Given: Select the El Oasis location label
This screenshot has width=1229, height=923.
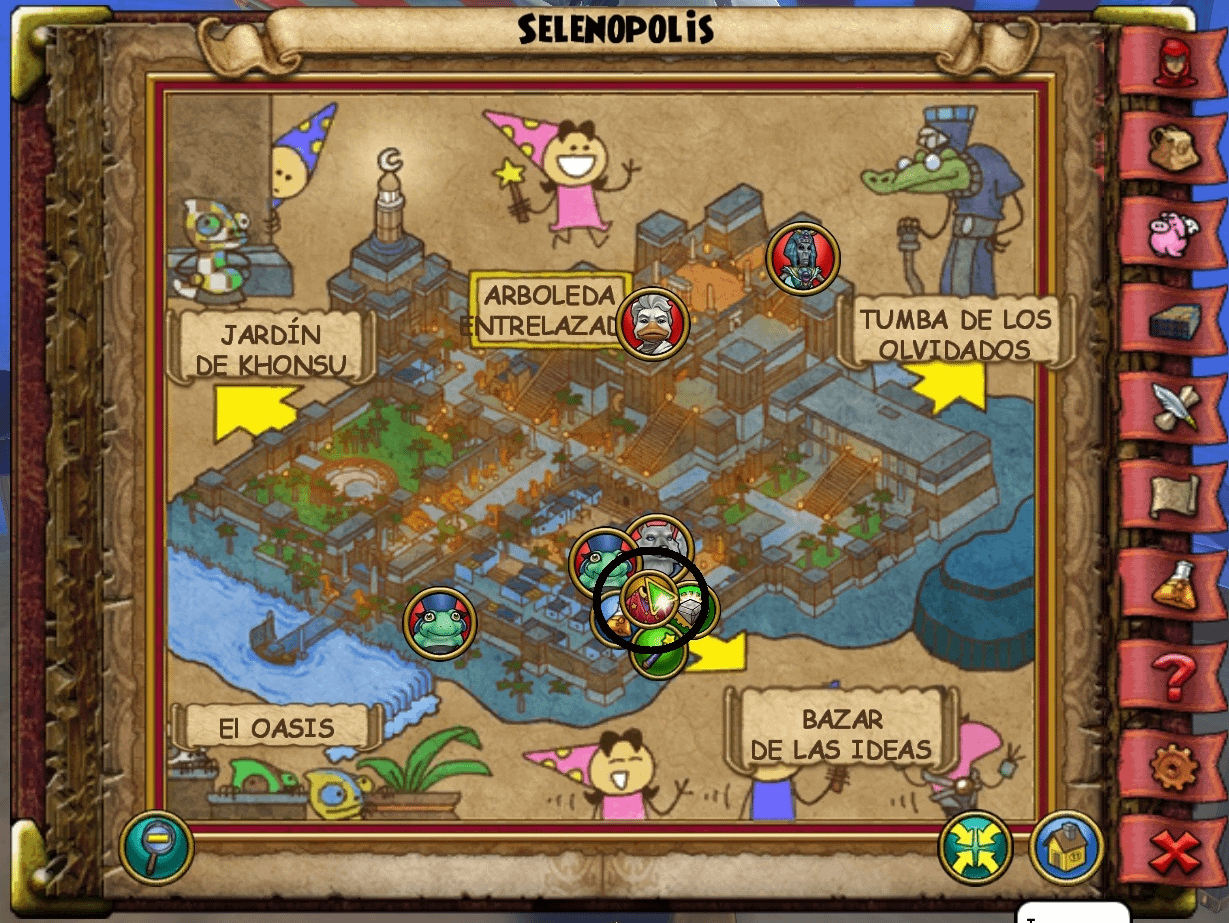Looking at the screenshot, I should point(277,727).
